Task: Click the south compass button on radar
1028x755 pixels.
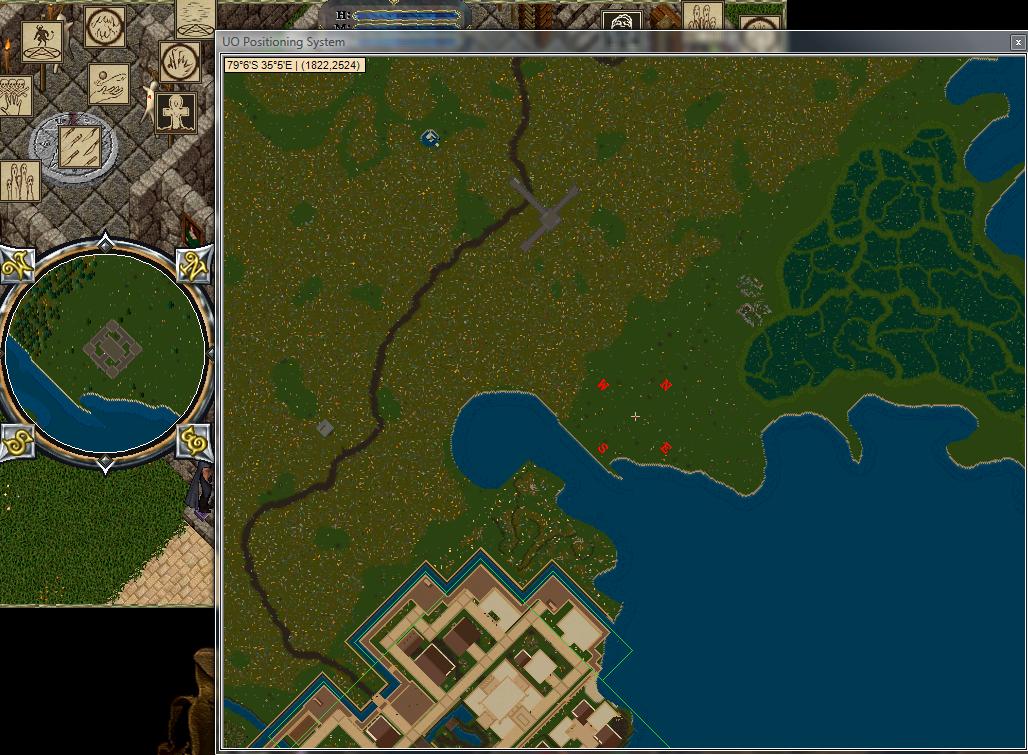Action: 18,440
